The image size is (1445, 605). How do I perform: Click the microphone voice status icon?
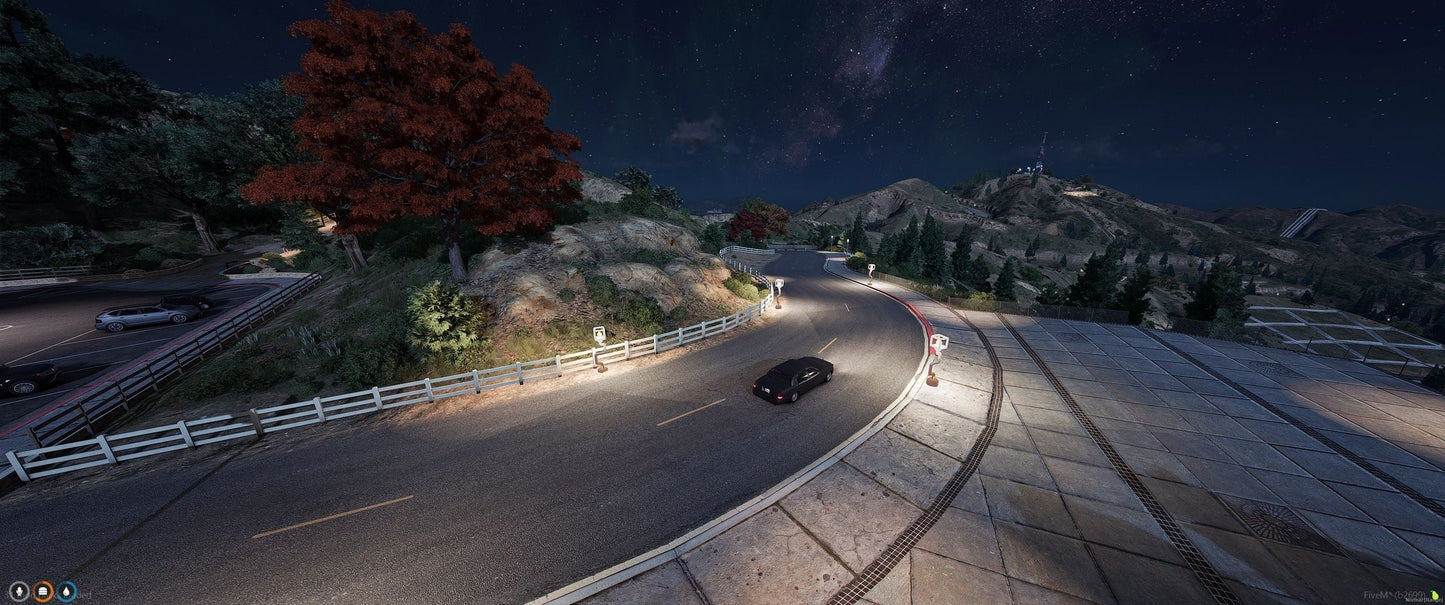18,592
